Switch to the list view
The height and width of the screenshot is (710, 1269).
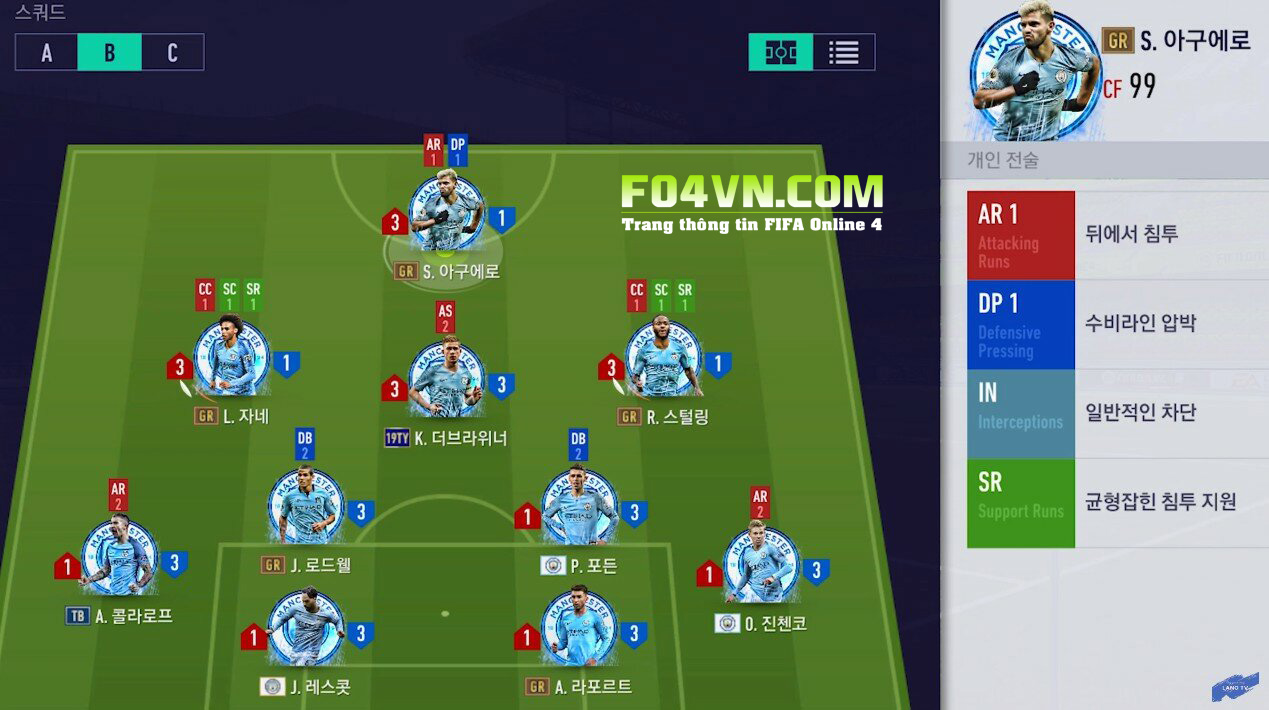(x=843, y=53)
